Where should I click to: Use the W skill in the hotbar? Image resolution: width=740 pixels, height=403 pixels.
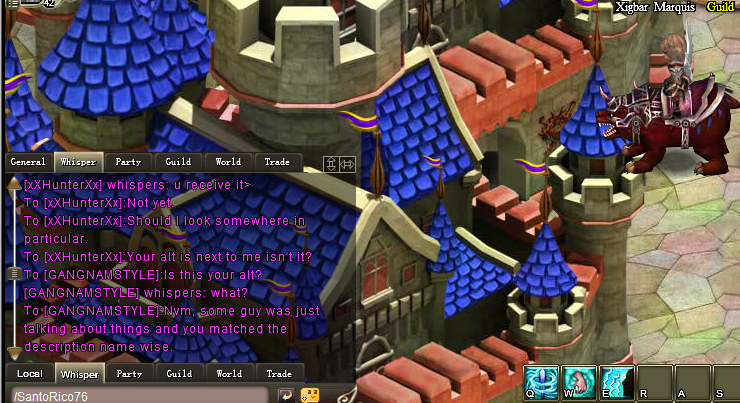(x=579, y=381)
